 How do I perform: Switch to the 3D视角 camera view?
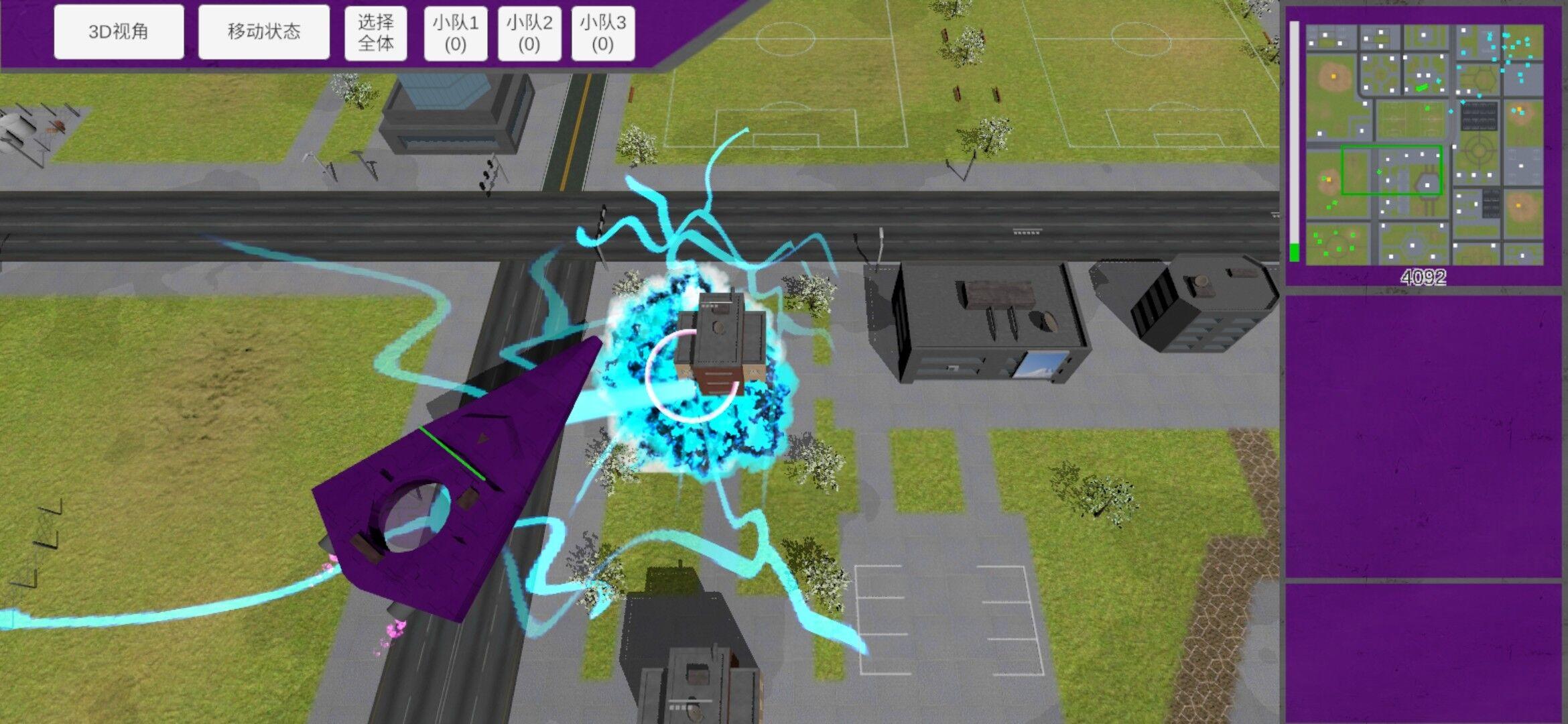click(119, 32)
